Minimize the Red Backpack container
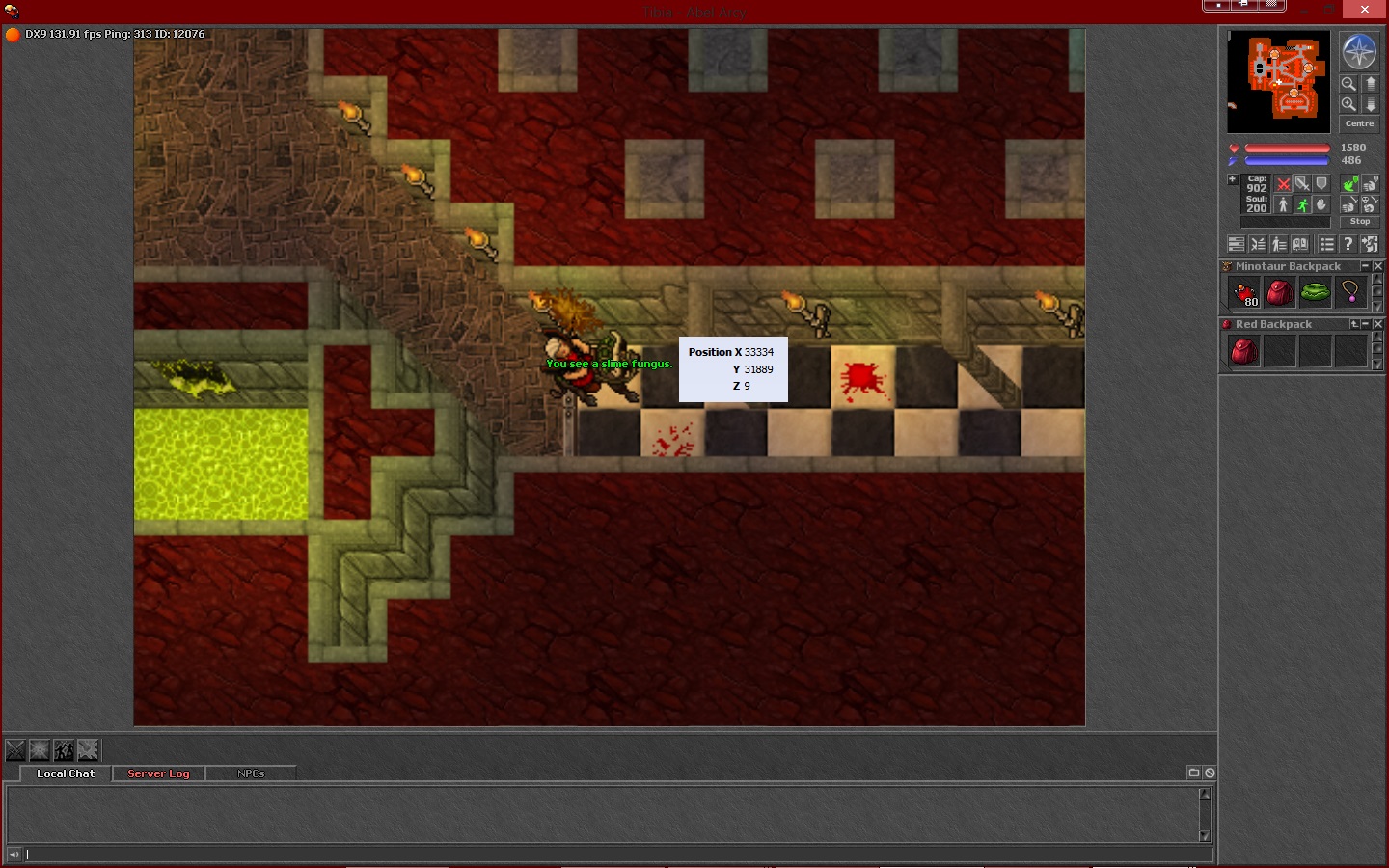 tap(1366, 324)
